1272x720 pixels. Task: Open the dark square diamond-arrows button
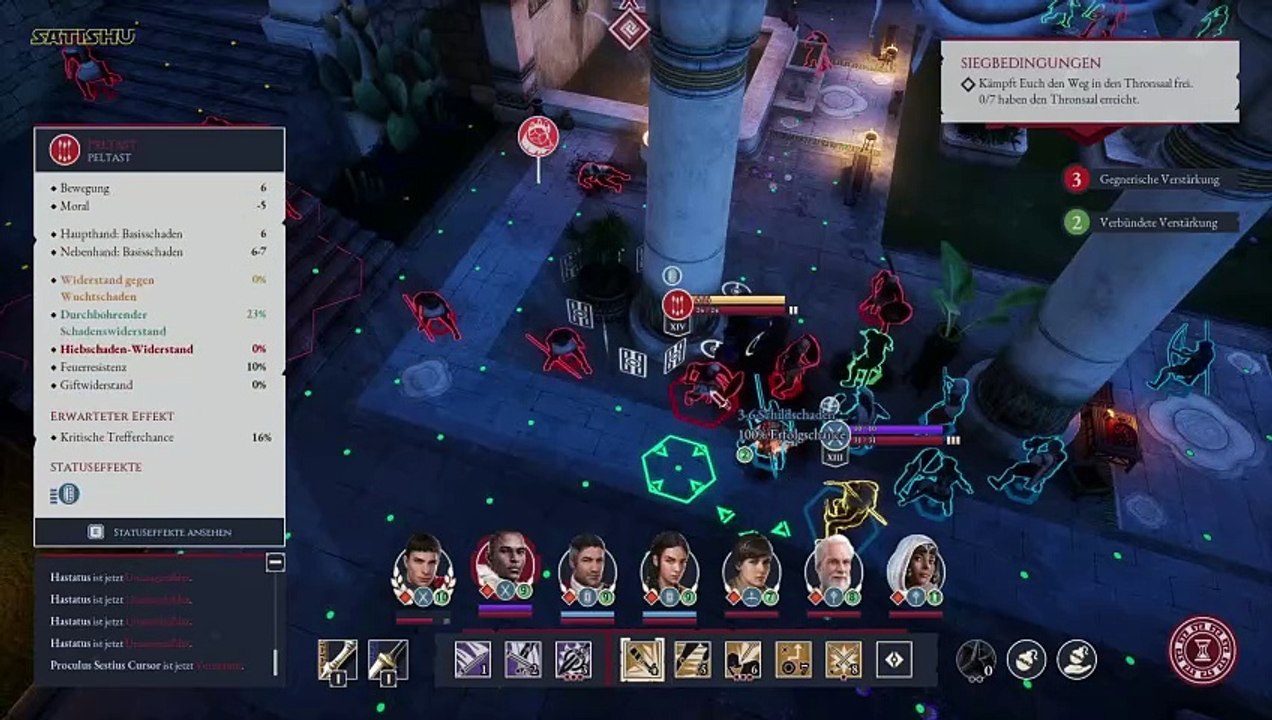893,660
